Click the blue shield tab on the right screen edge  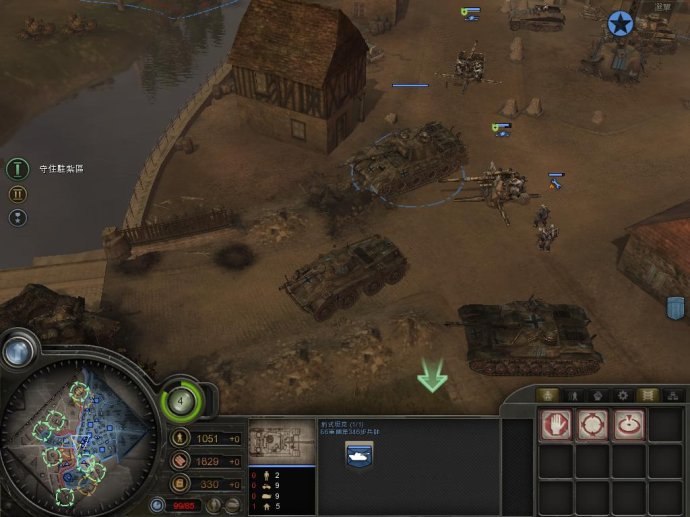(678, 309)
